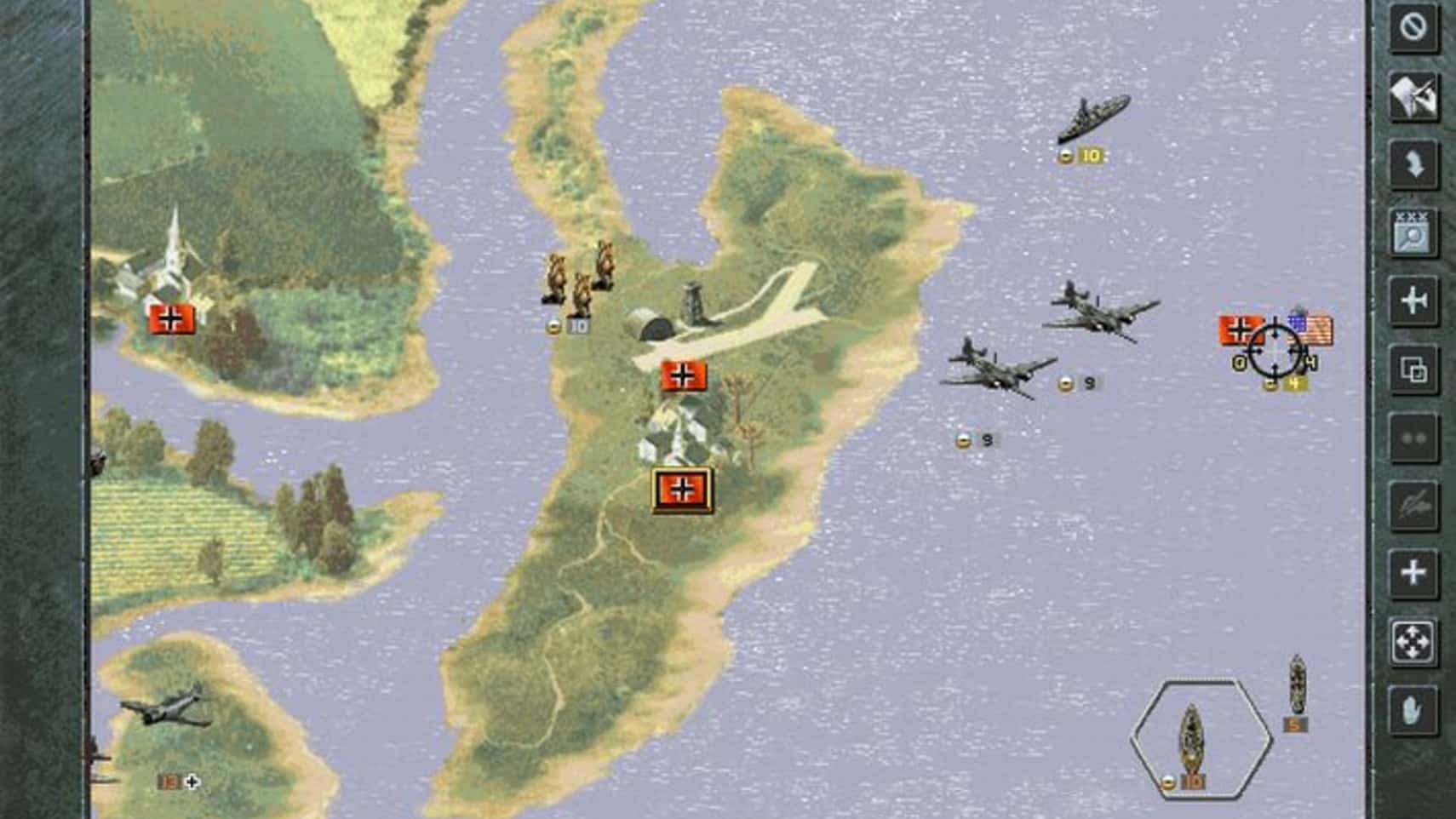Image resolution: width=1456 pixels, height=819 pixels.
Task: Click the cancel circle-slash button
Action: tap(1413, 27)
